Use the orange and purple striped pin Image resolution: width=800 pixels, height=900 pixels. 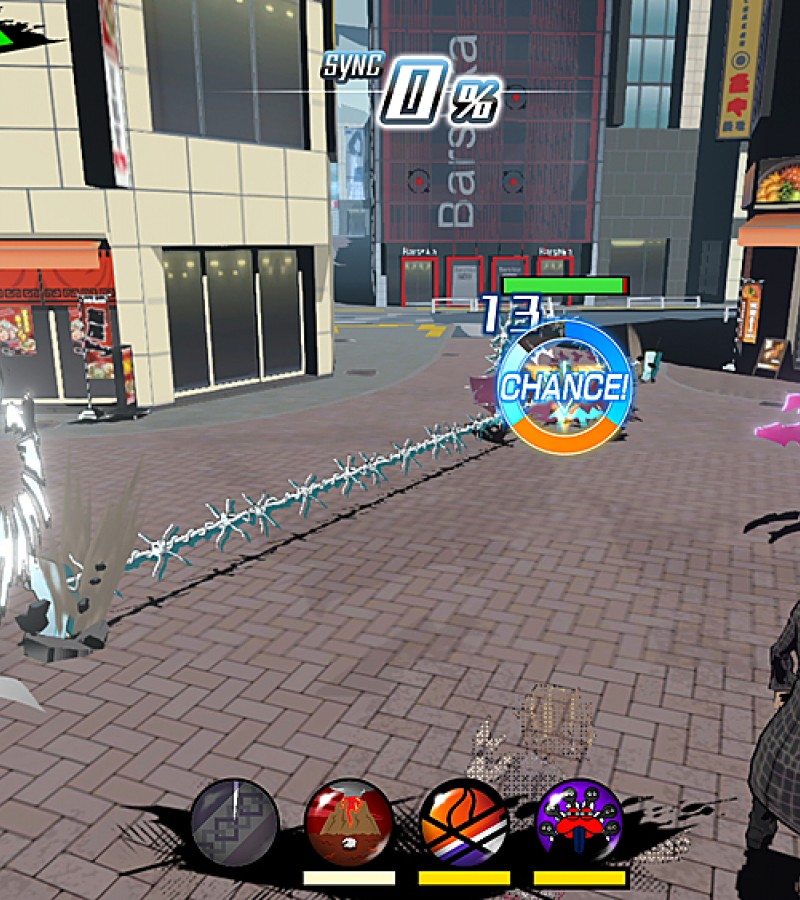[464, 823]
